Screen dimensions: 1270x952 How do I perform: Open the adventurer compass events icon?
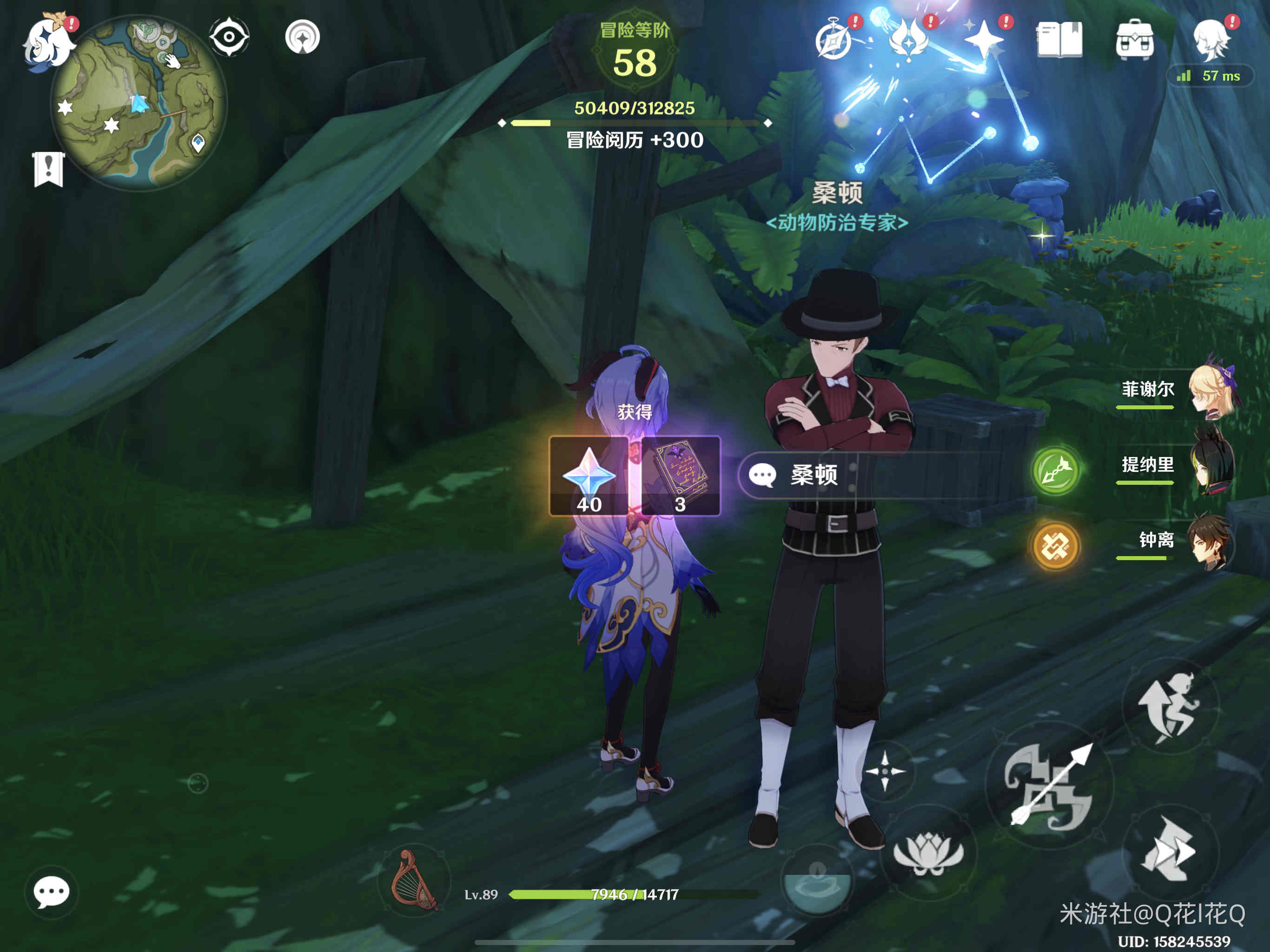pos(833,40)
